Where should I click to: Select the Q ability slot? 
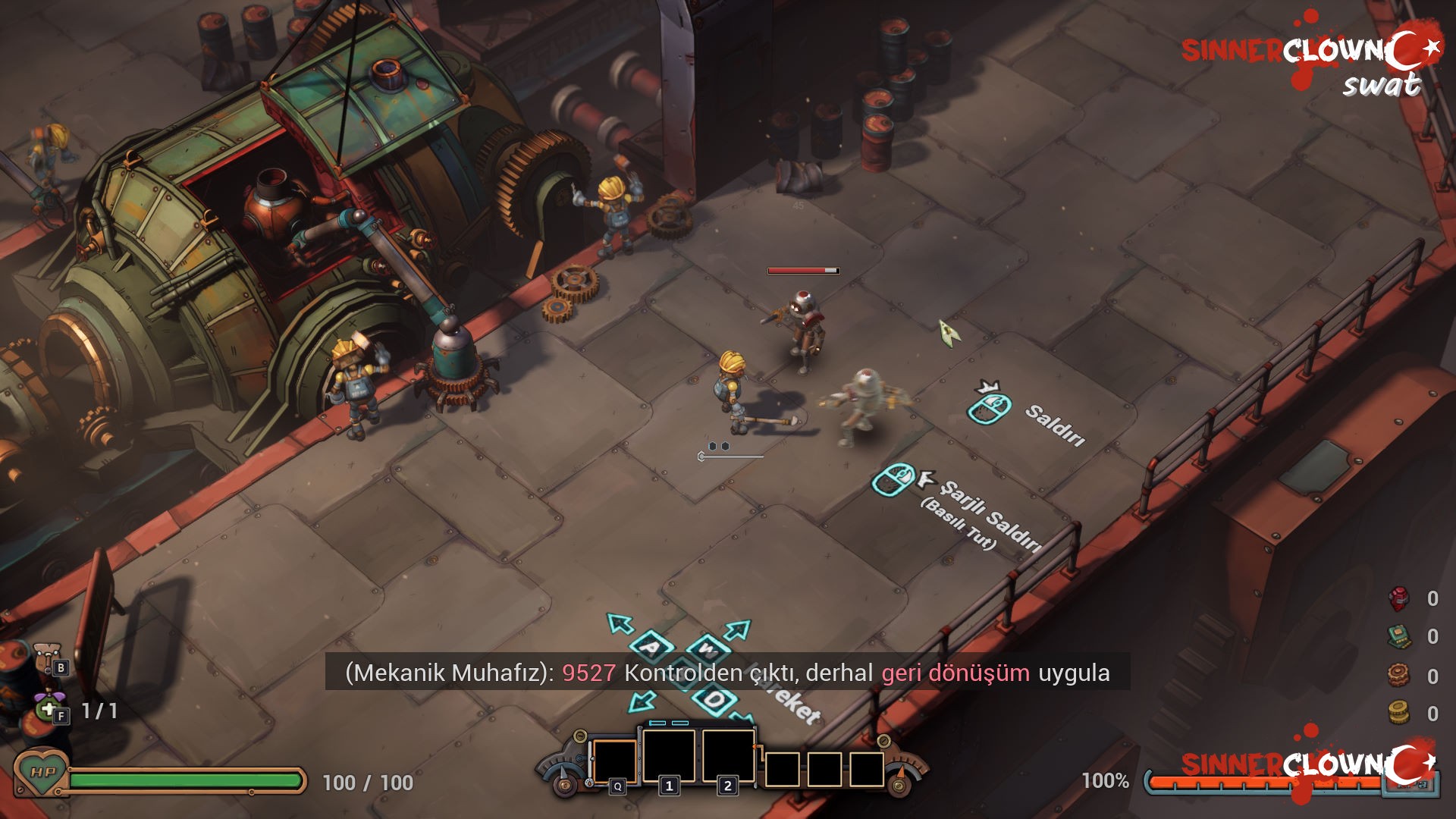(614, 761)
